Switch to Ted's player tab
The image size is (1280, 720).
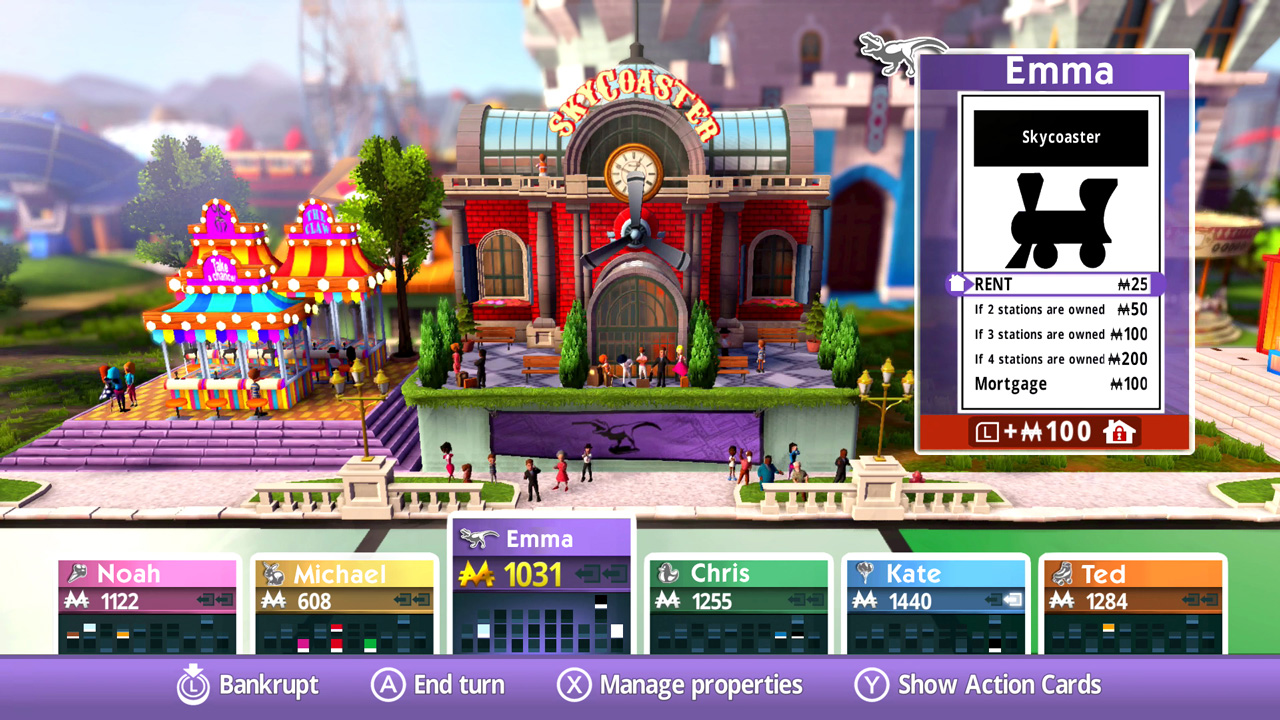(1131, 573)
